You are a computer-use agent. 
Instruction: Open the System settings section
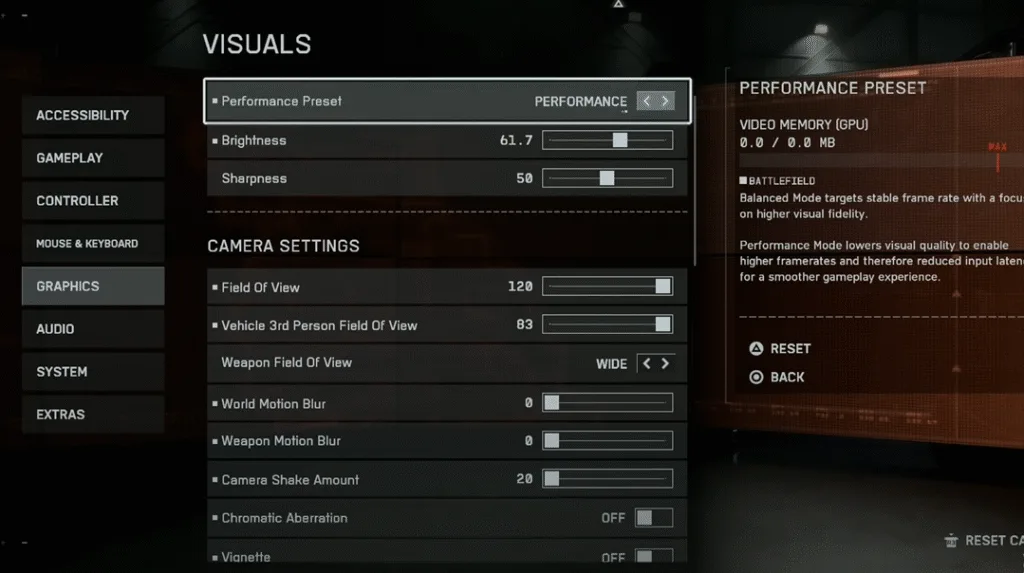[93, 372]
